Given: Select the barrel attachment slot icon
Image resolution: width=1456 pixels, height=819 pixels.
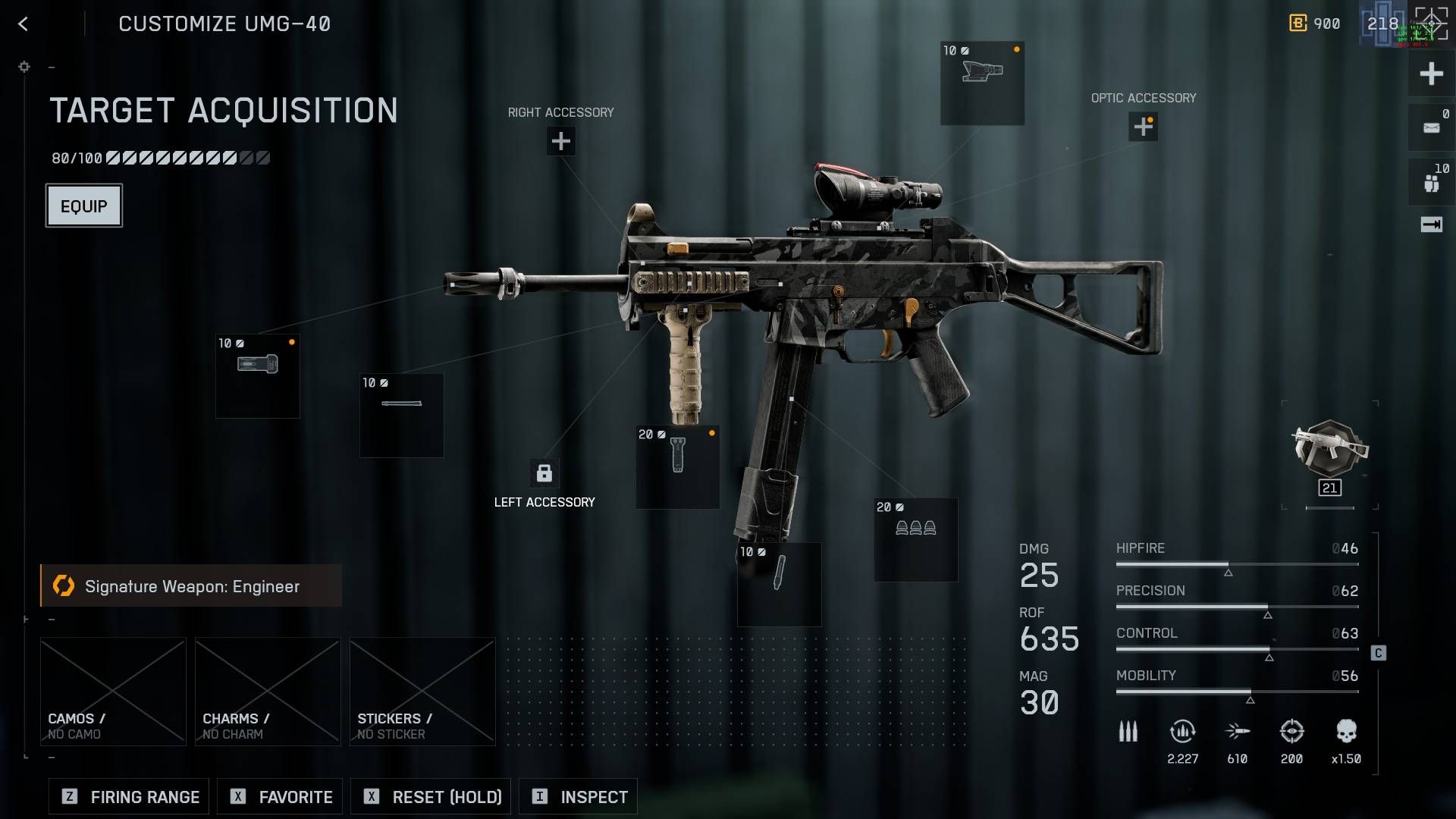Looking at the screenshot, I should pyautogui.click(x=400, y=416).
